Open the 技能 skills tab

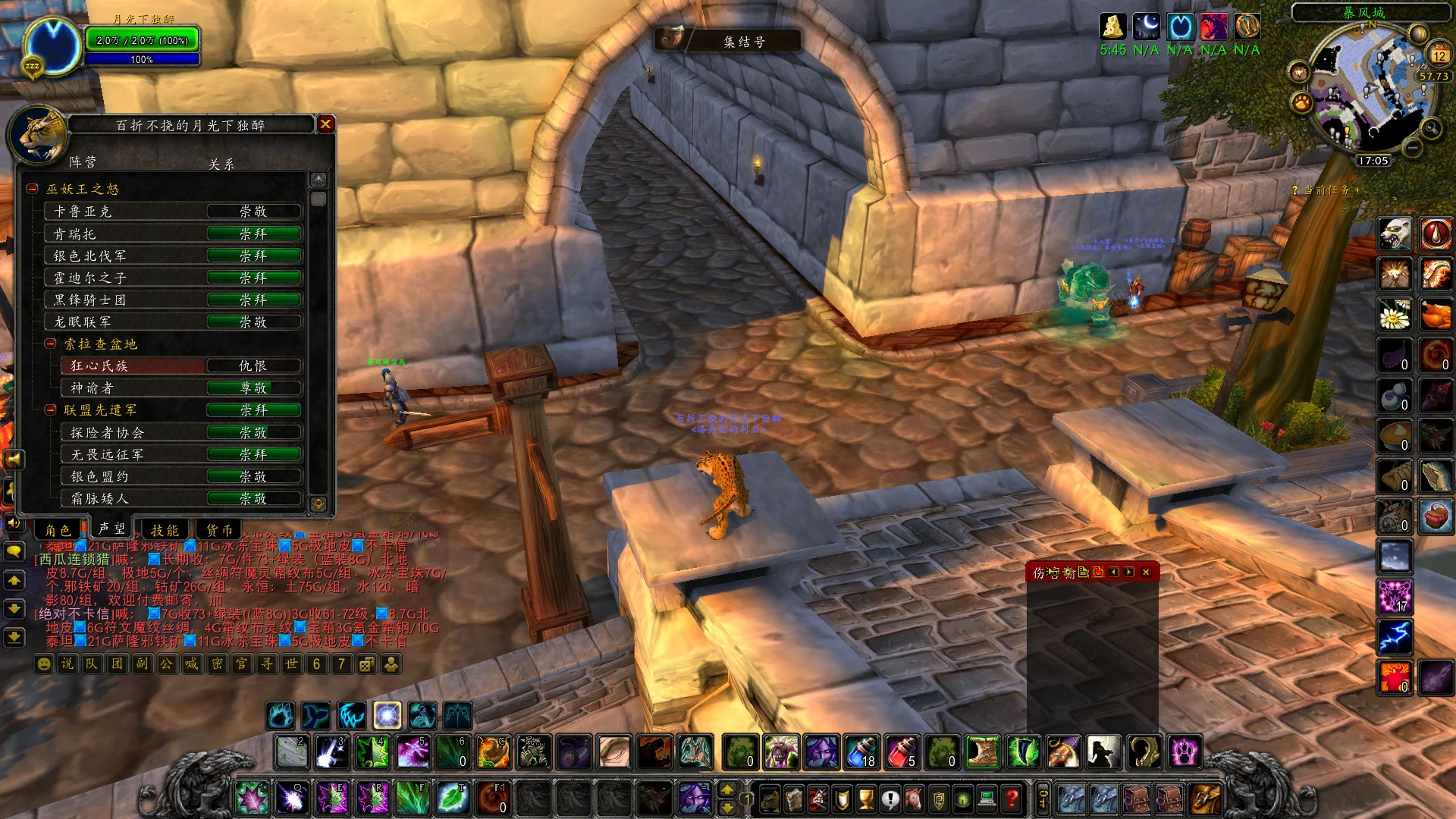tap(165, 529)
